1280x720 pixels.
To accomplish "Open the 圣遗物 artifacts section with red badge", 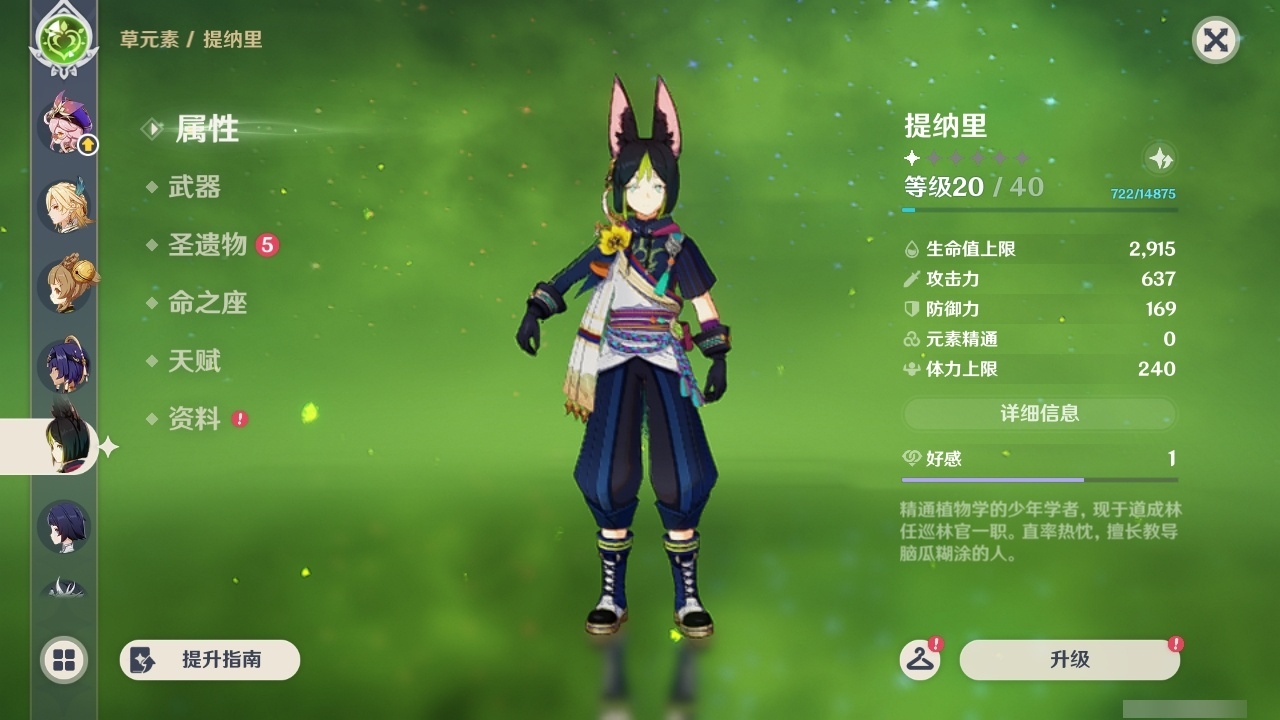I will click(206, 246).
